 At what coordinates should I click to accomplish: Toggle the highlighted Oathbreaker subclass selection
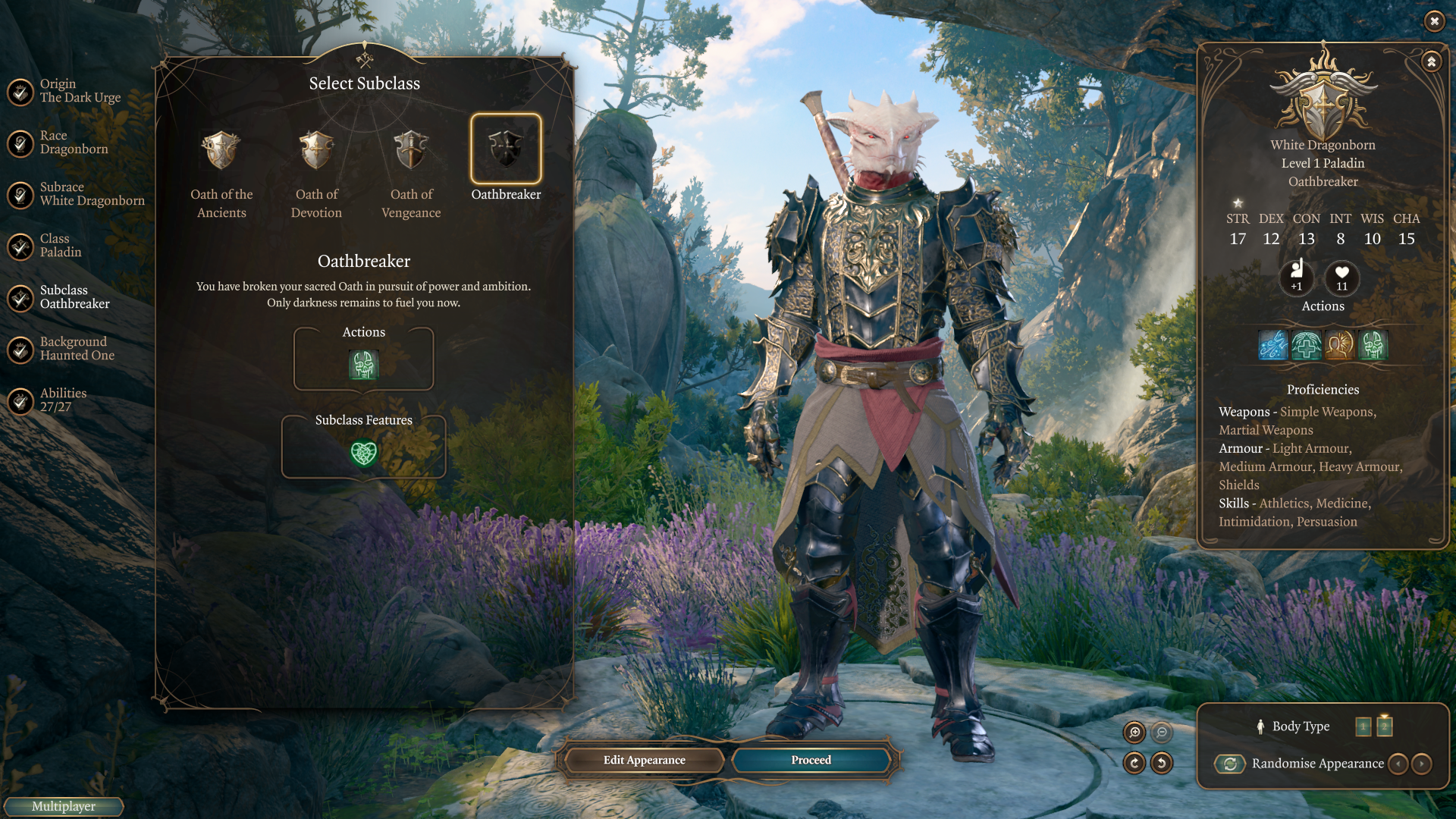[506, 148]
